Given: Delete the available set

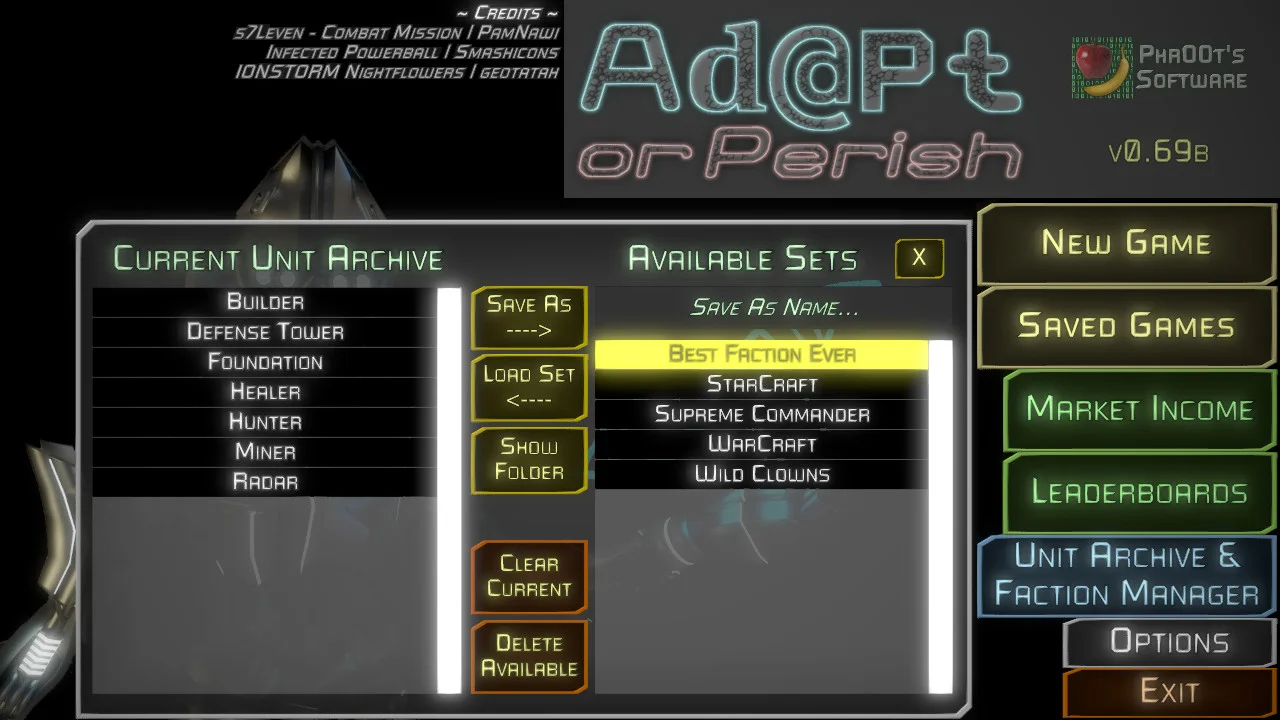Looking at the screenshot, I should point(529,656).
